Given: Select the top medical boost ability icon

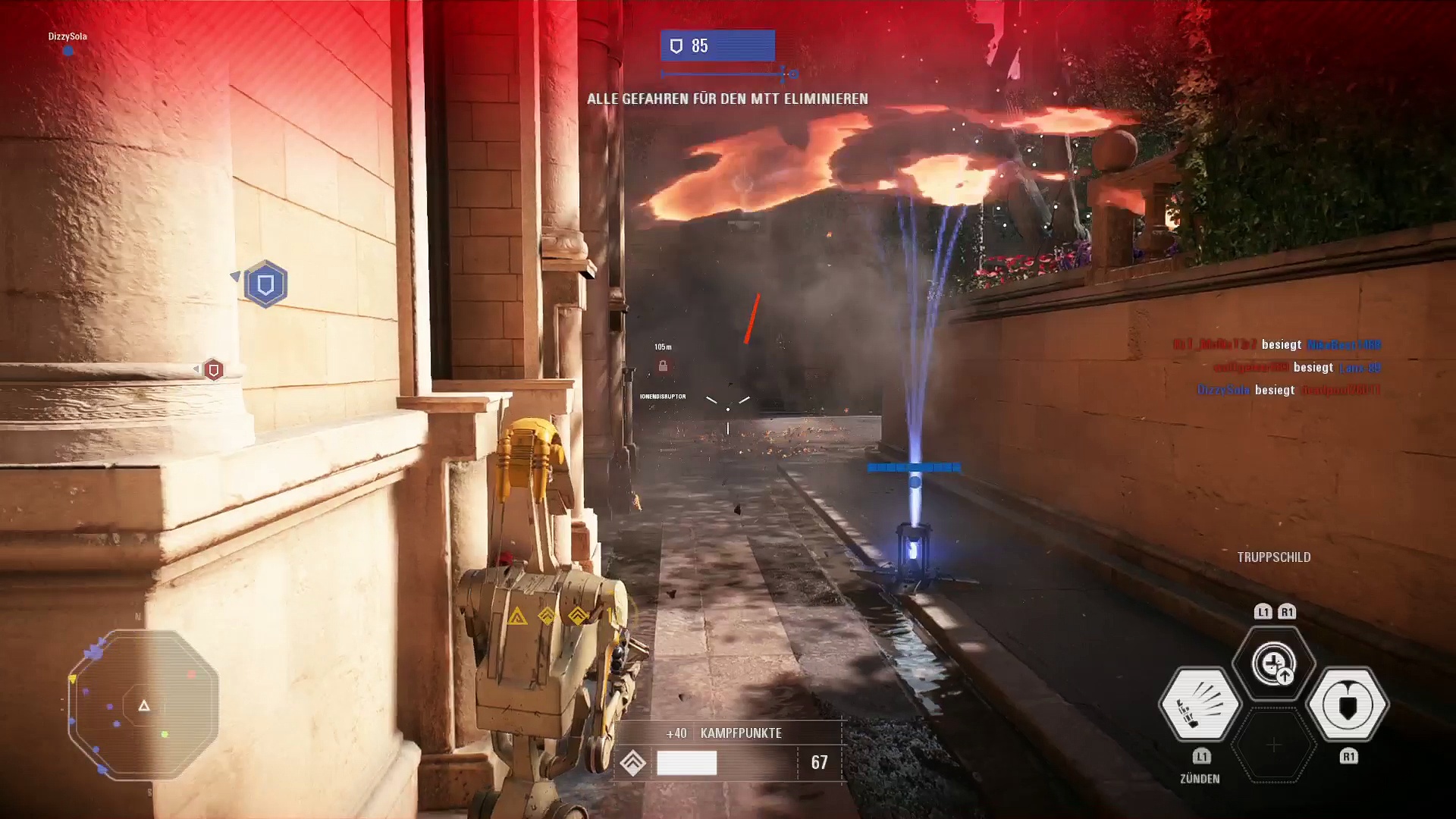Looking at the screenshot, I should (x=1274, y=664).
